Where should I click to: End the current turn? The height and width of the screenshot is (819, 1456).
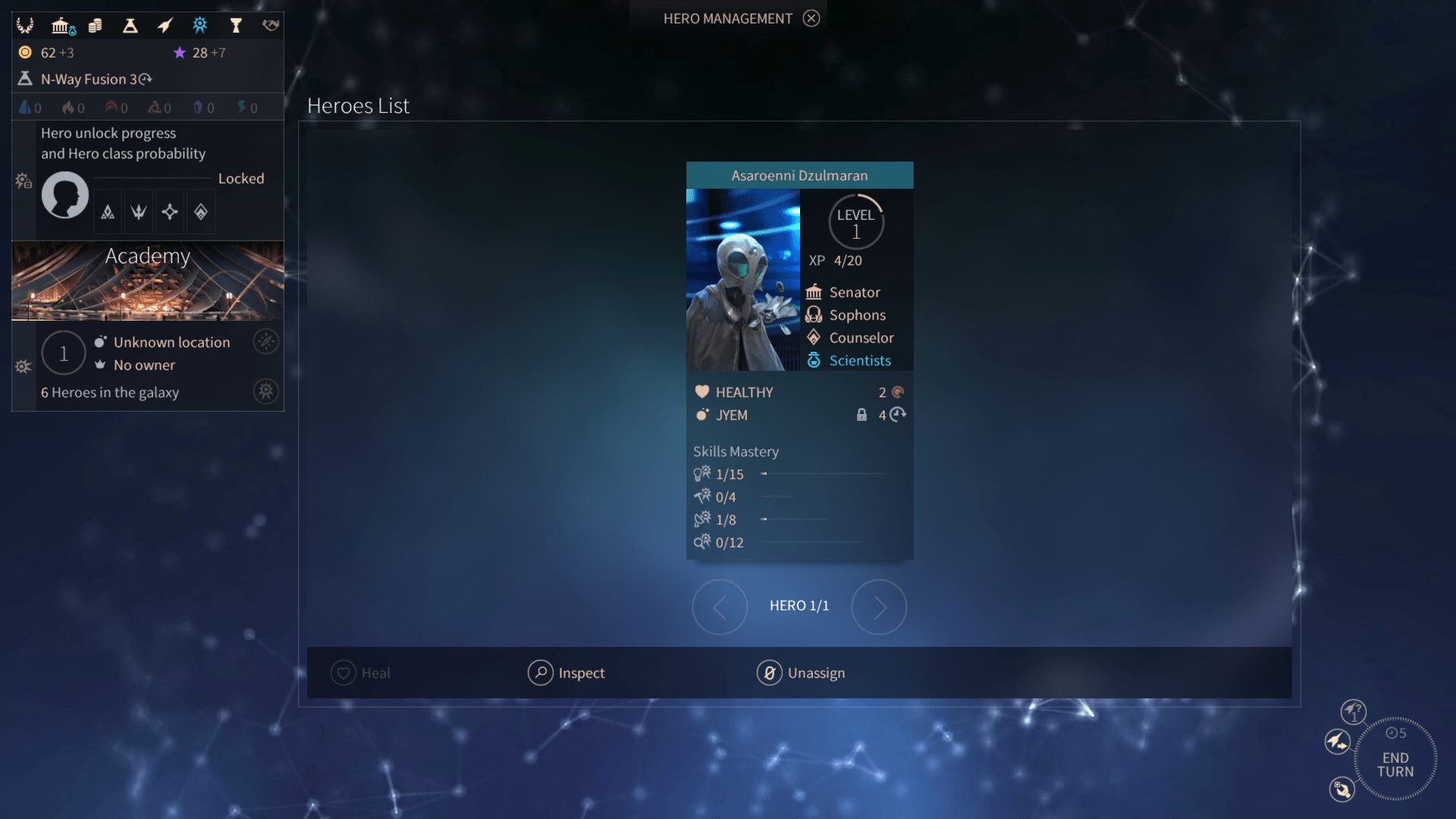pyautogui.click(x=1395, y=761)
